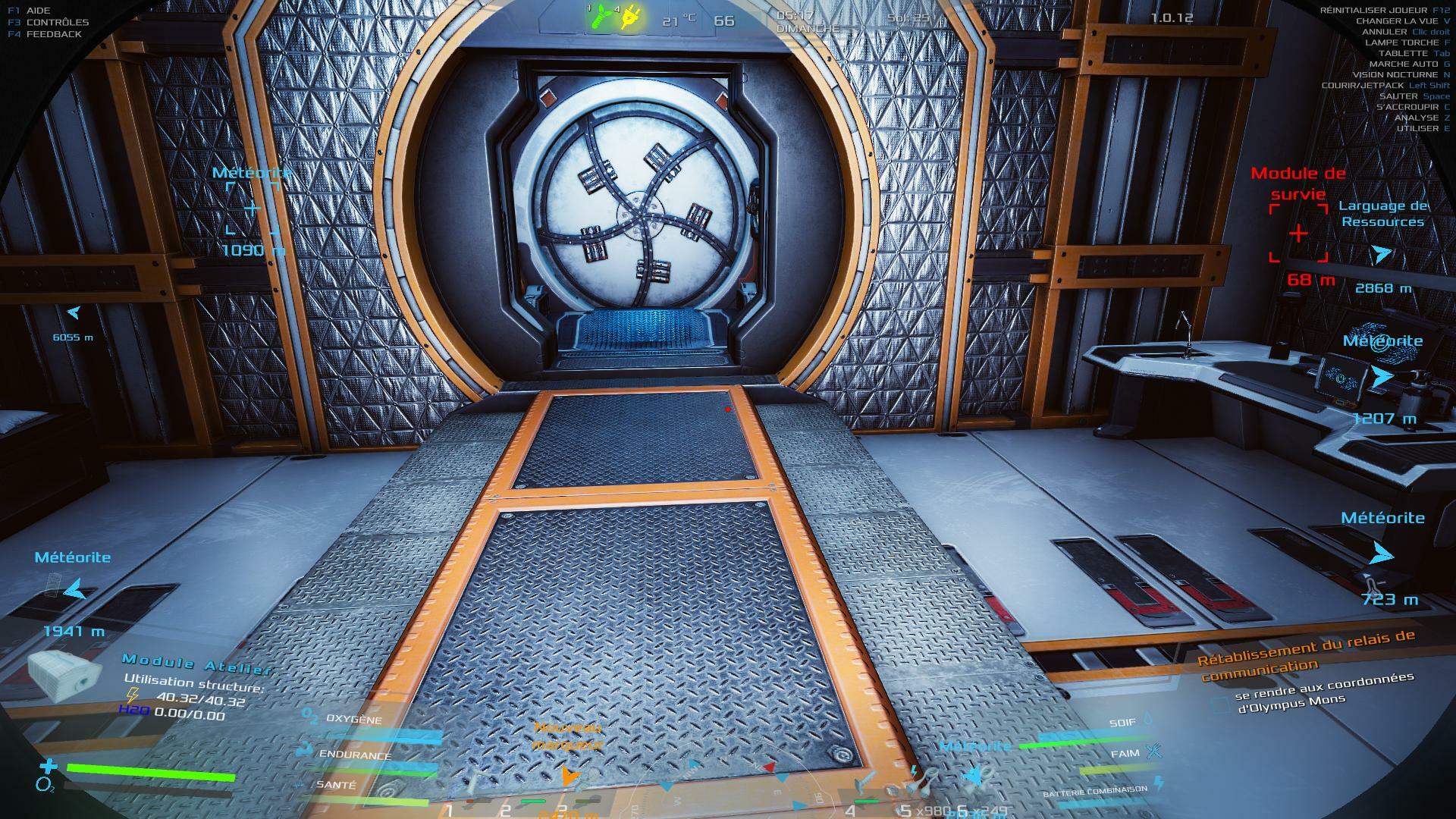The height and width of the screenshot is (819, 1456).
Task: Click the yellow power plug status icon
Action: 629,17
